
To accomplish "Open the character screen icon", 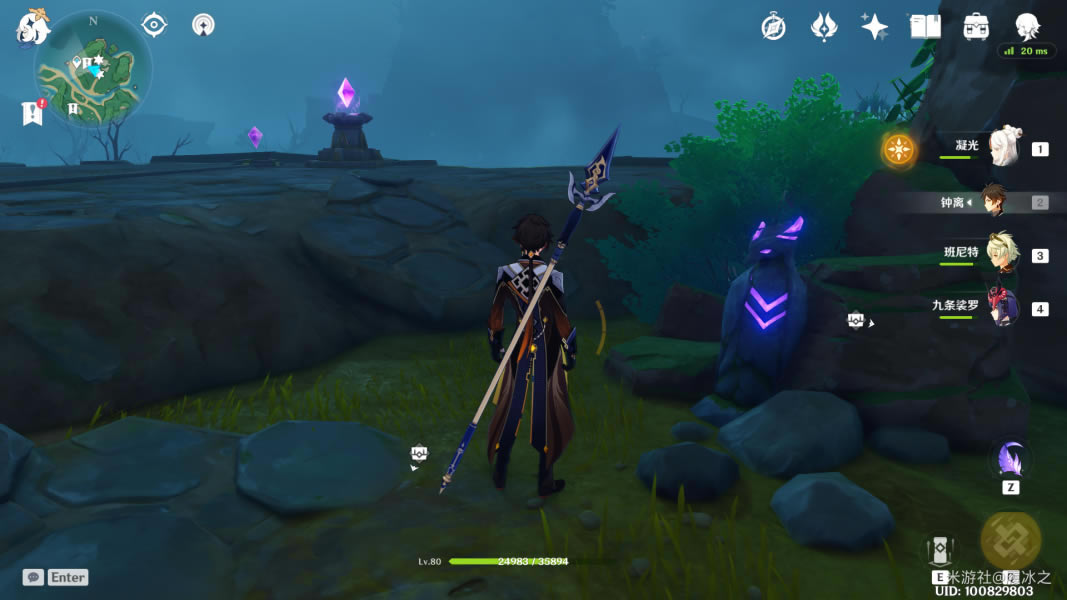I will coord(1027,26).
